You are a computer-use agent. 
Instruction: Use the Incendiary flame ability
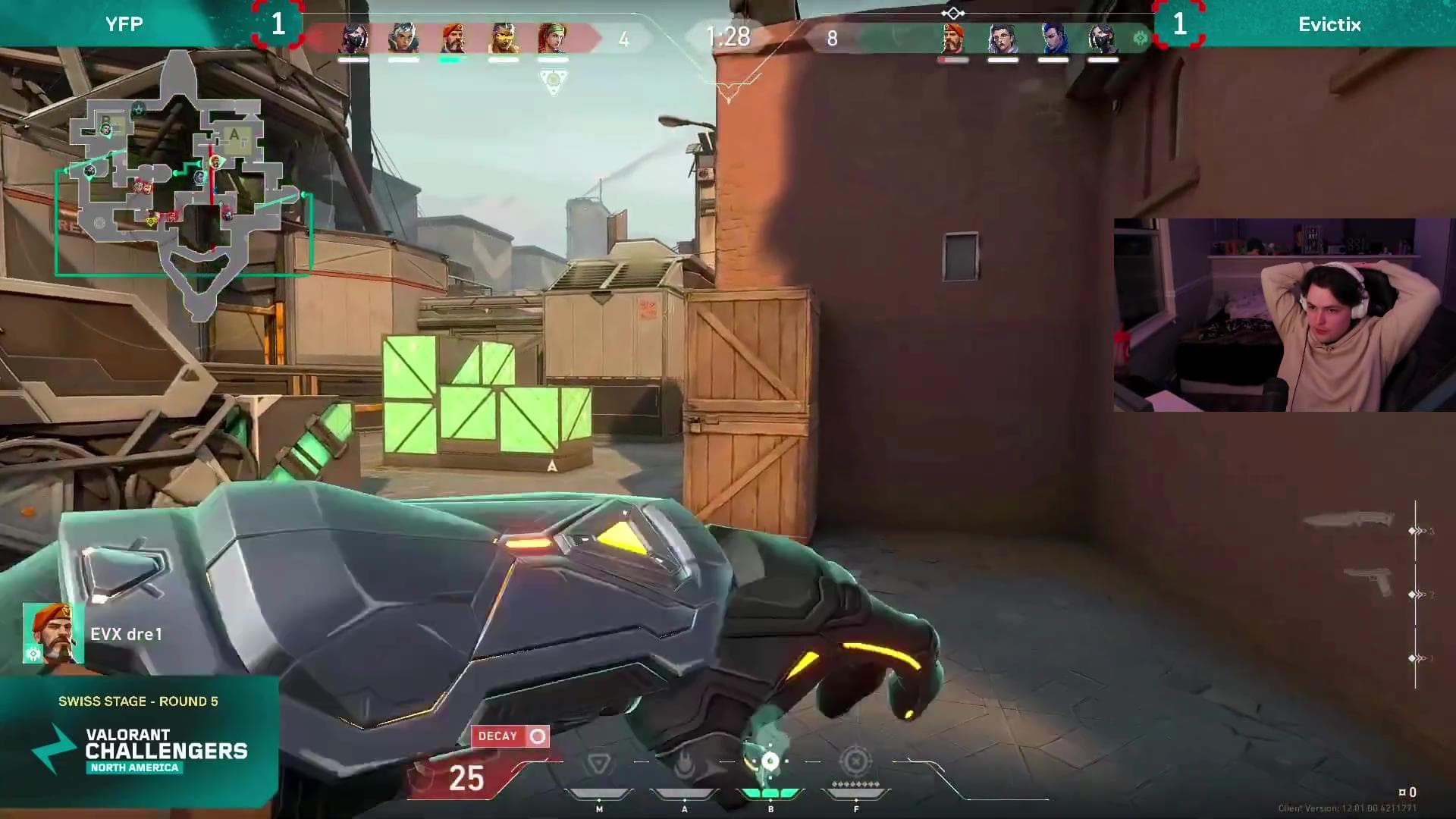tap(685, 764)
